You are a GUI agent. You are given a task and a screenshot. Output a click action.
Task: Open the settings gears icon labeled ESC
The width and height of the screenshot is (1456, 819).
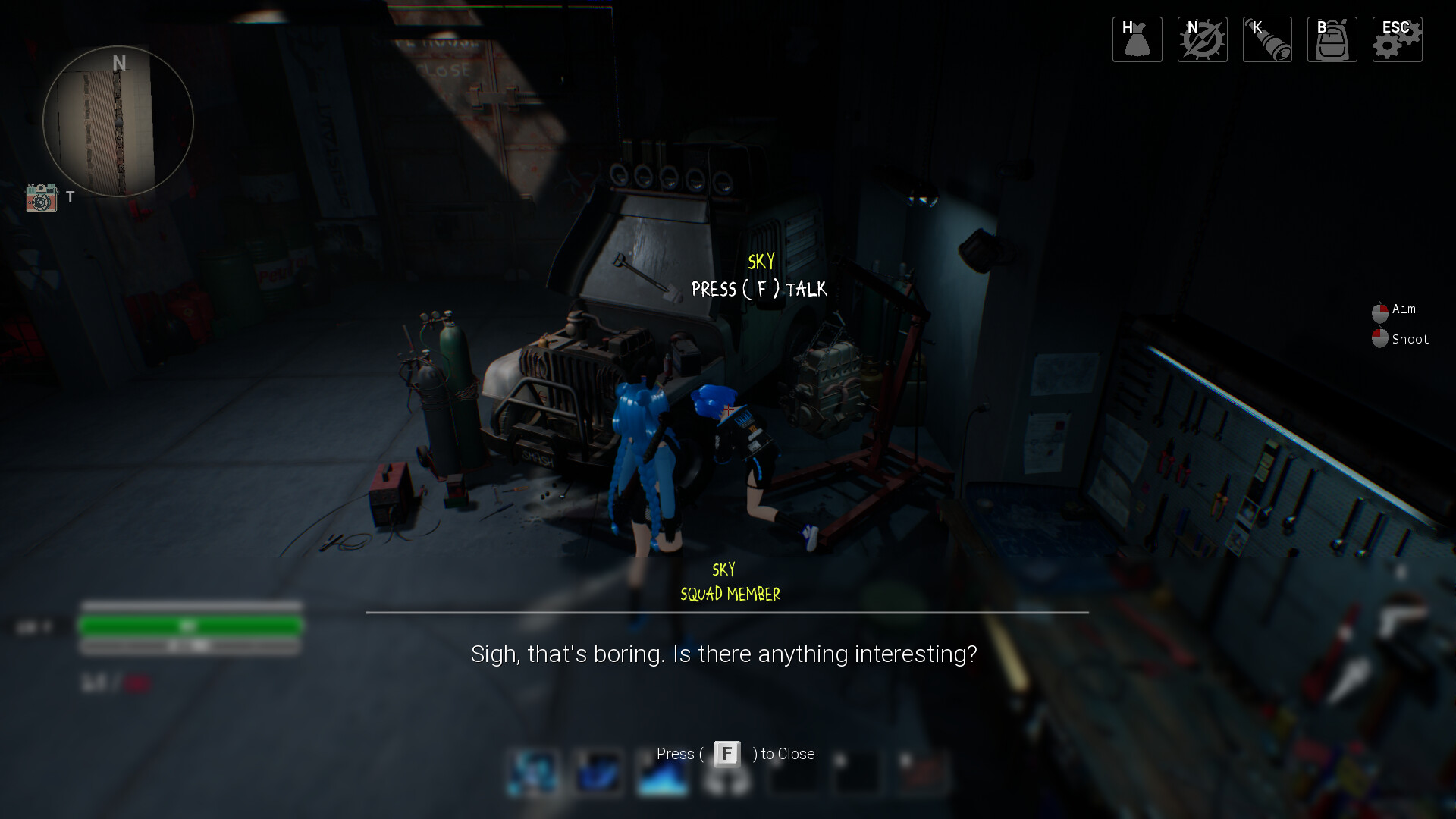click(x=1397, y=39)
